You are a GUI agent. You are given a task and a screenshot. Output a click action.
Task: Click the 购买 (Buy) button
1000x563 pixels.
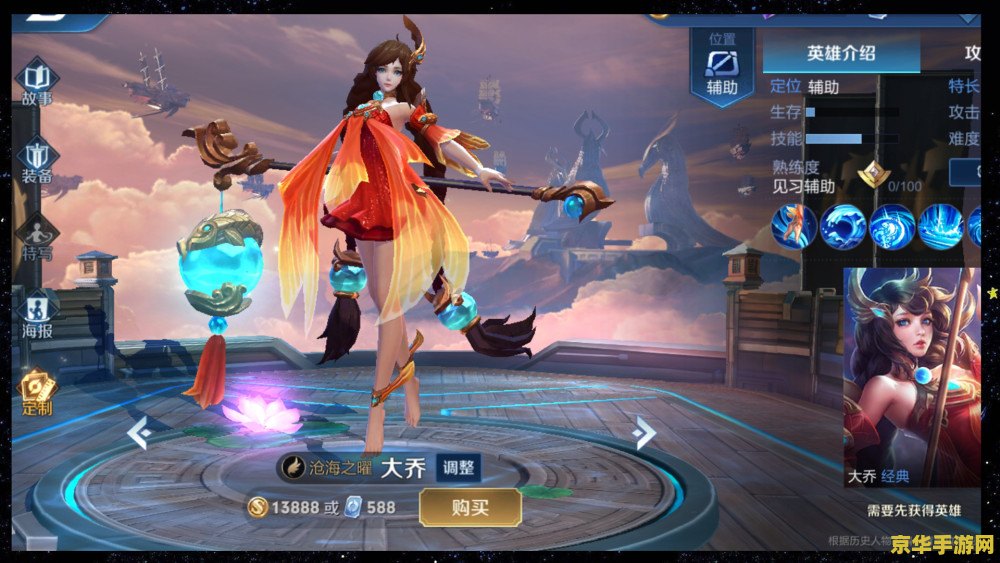[x=470, y=507]
